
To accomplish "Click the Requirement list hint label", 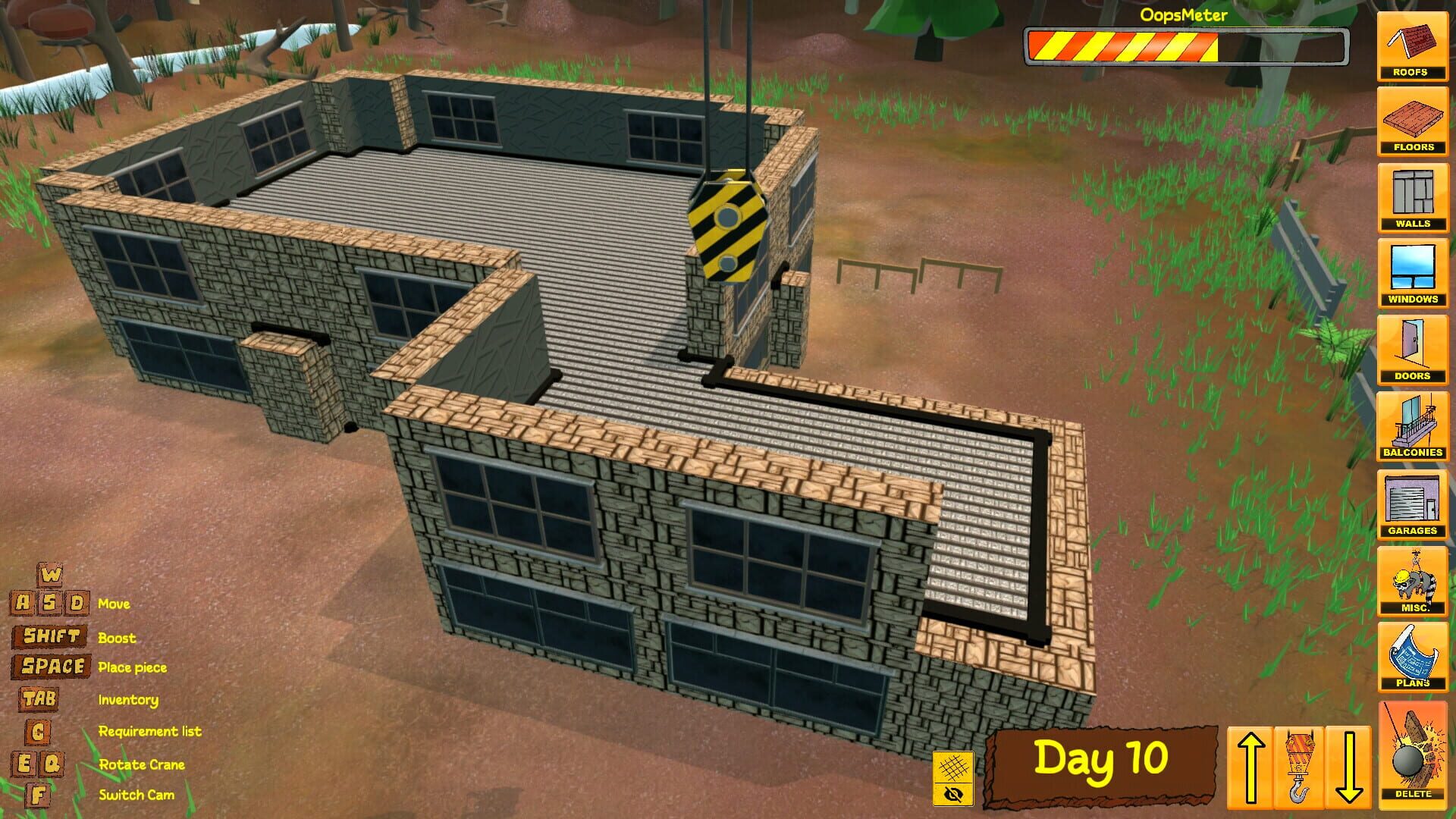I will [149, 731].
